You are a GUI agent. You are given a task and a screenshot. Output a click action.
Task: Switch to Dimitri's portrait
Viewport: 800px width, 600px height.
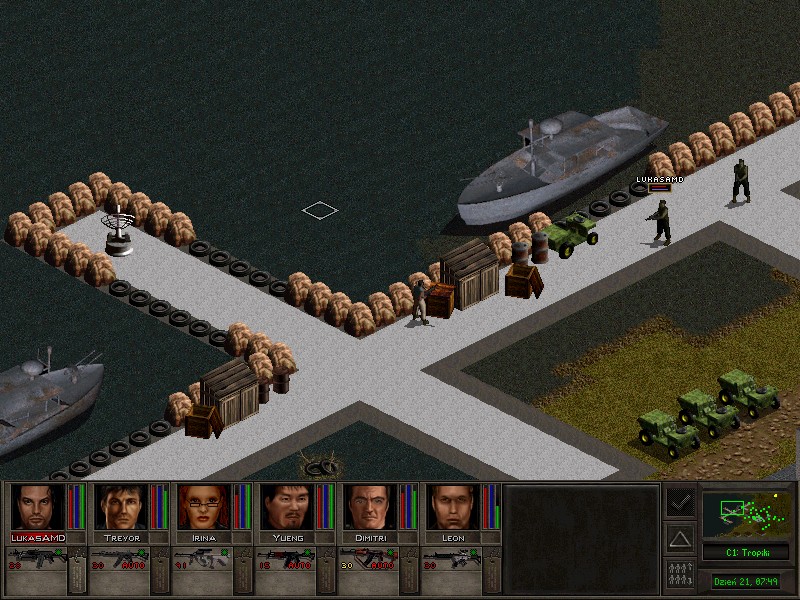click(x=369, y=507)
